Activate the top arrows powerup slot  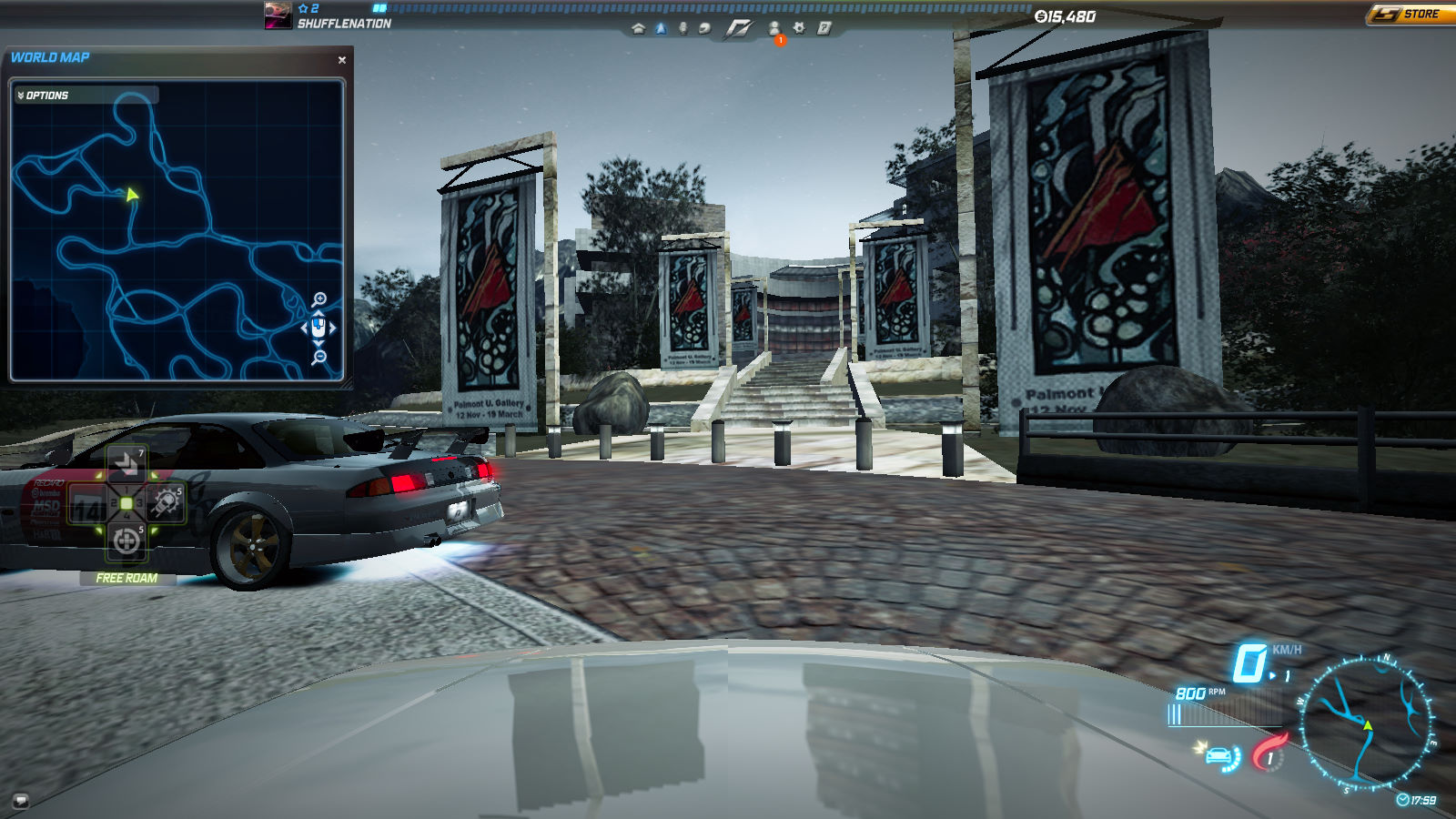coord(126,464)
